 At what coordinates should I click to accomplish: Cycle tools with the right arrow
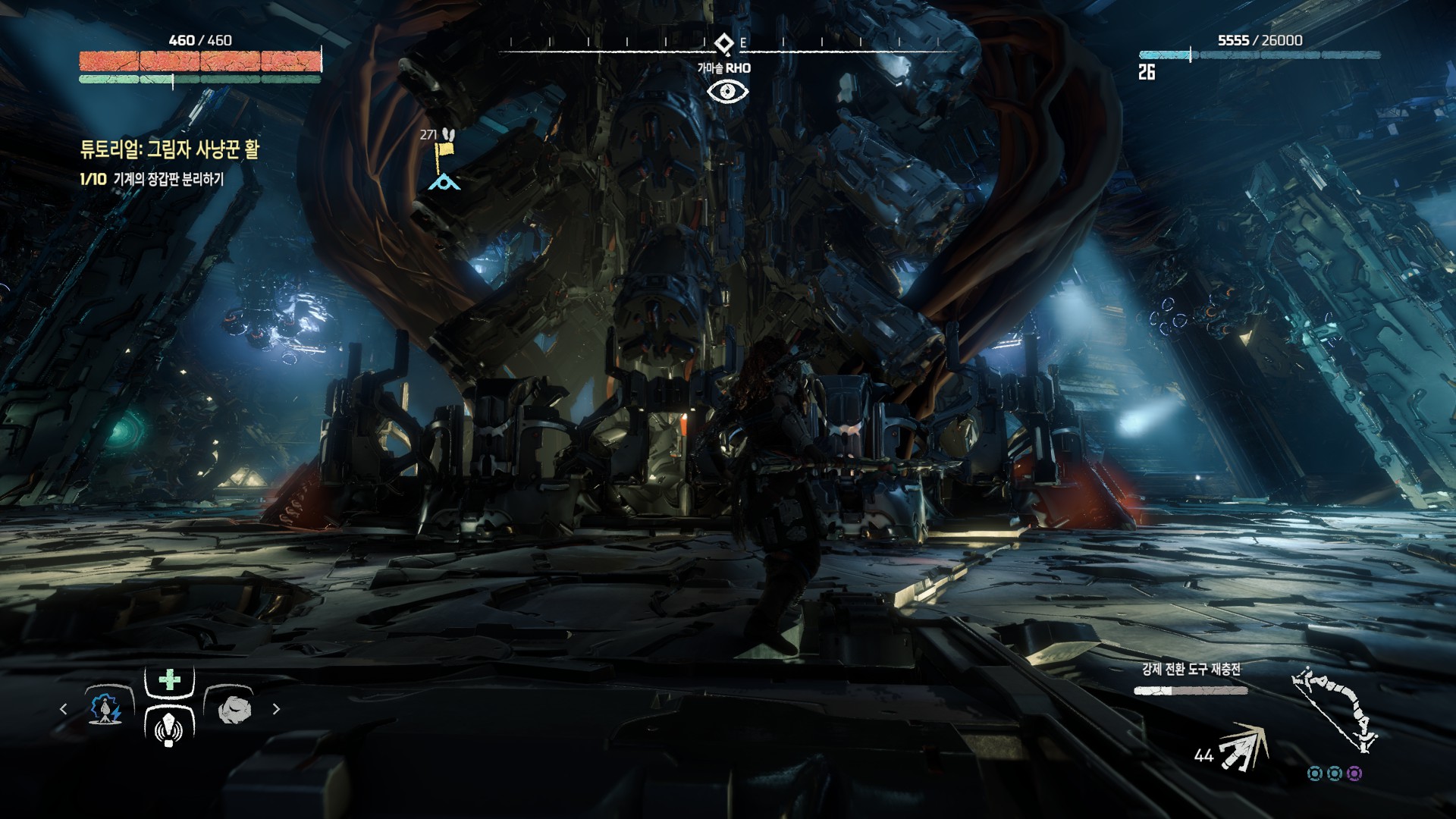pyautogui.click(x=276, y=709)
